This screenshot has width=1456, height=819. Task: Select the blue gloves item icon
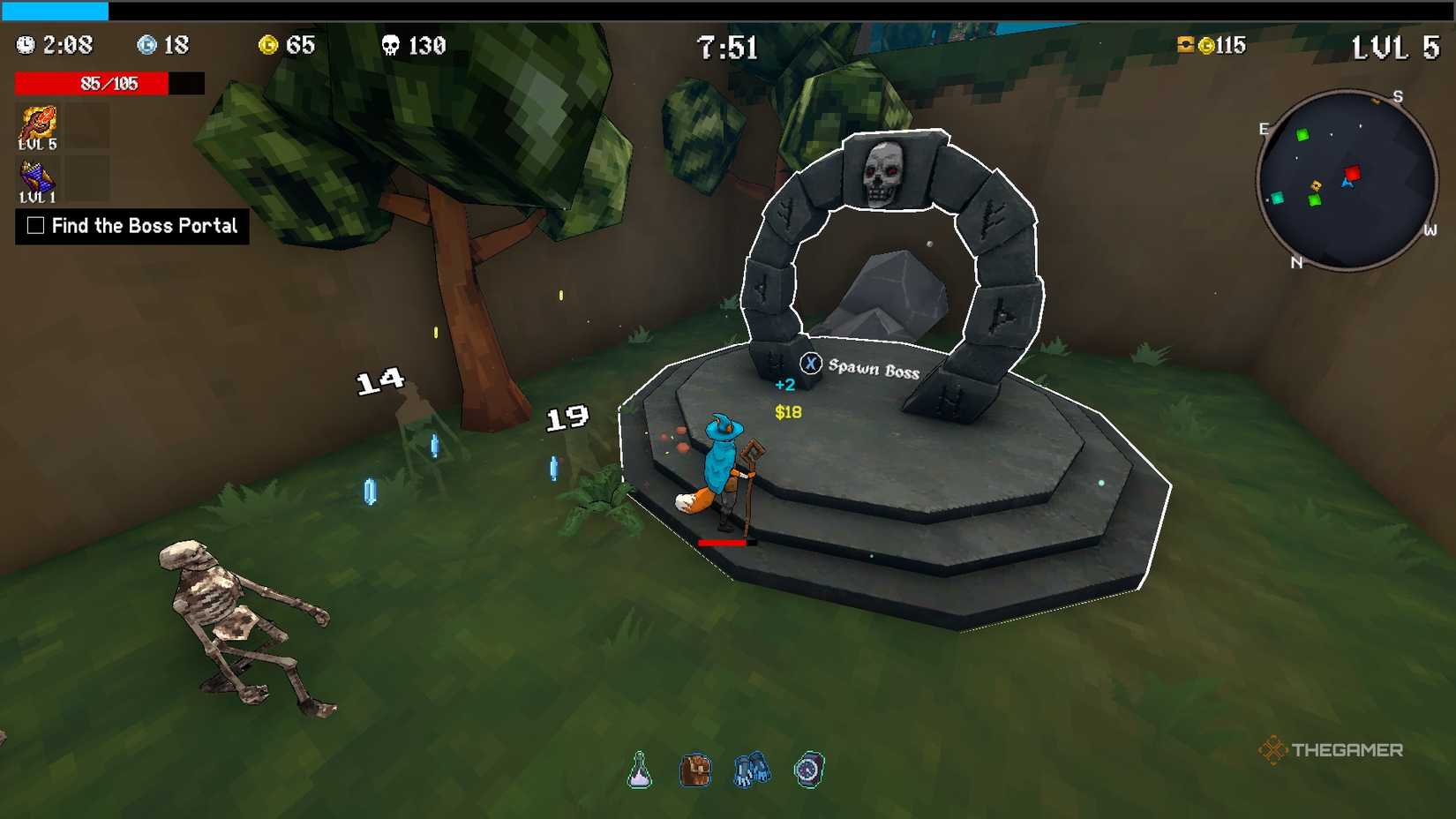coord(753,767)
